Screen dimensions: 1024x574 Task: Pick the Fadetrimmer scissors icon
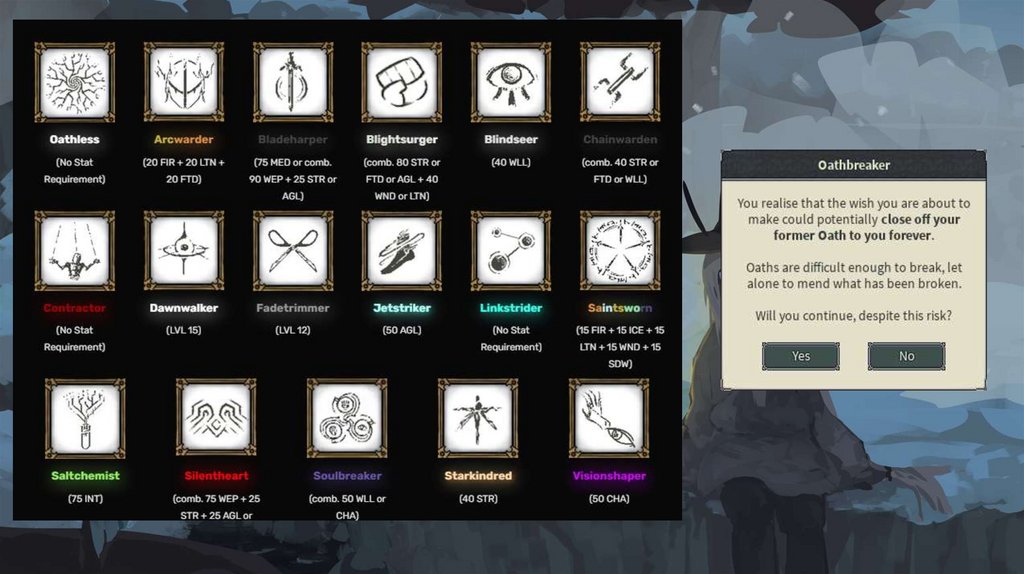293,250
